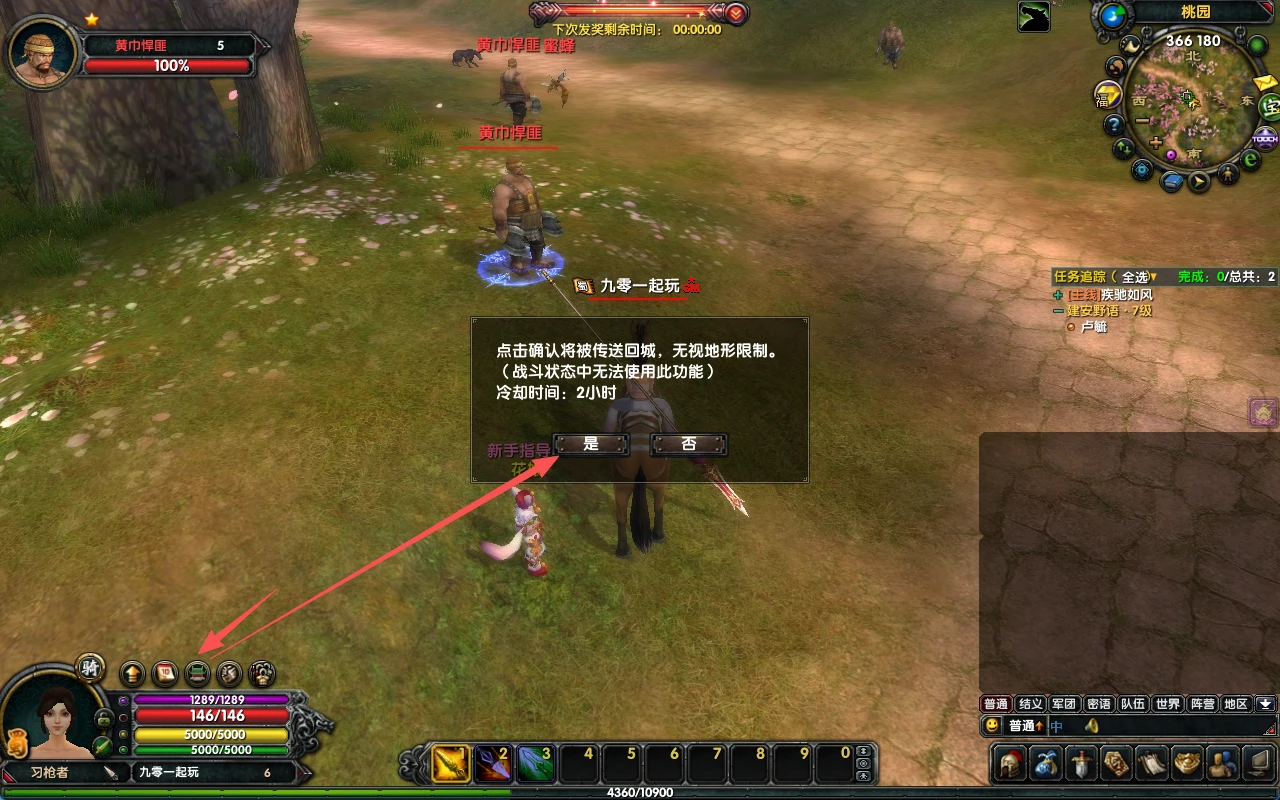Click the minimap's plus zoom button
1280x800 pixels.
pos(1156,143)
